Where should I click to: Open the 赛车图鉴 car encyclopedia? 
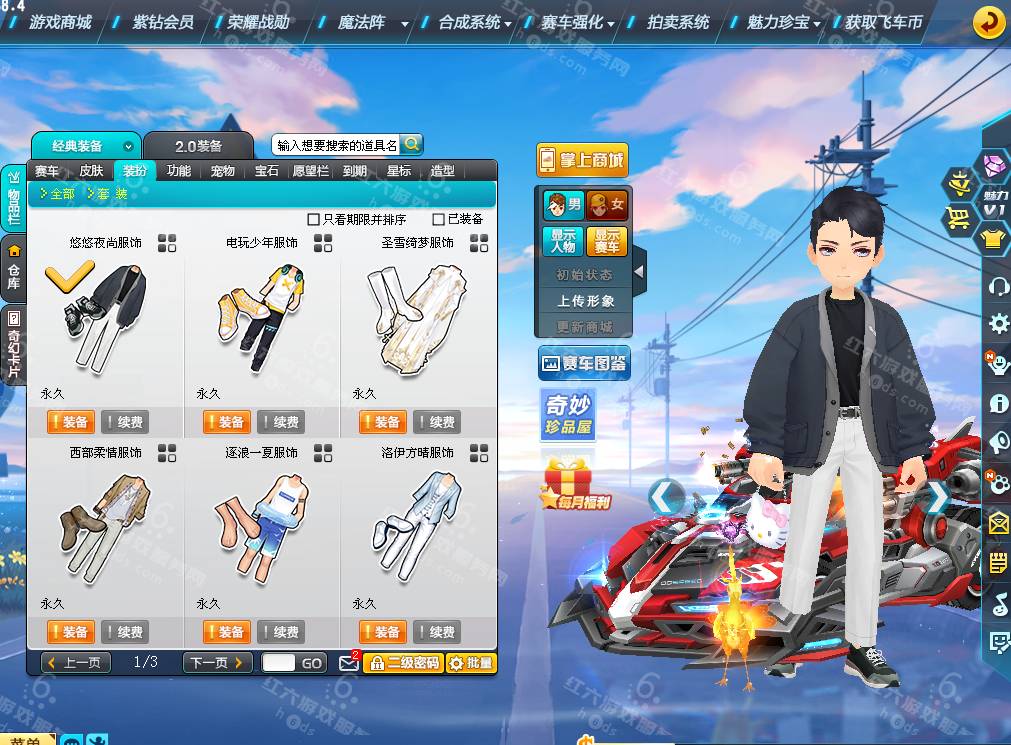point(583,363)
